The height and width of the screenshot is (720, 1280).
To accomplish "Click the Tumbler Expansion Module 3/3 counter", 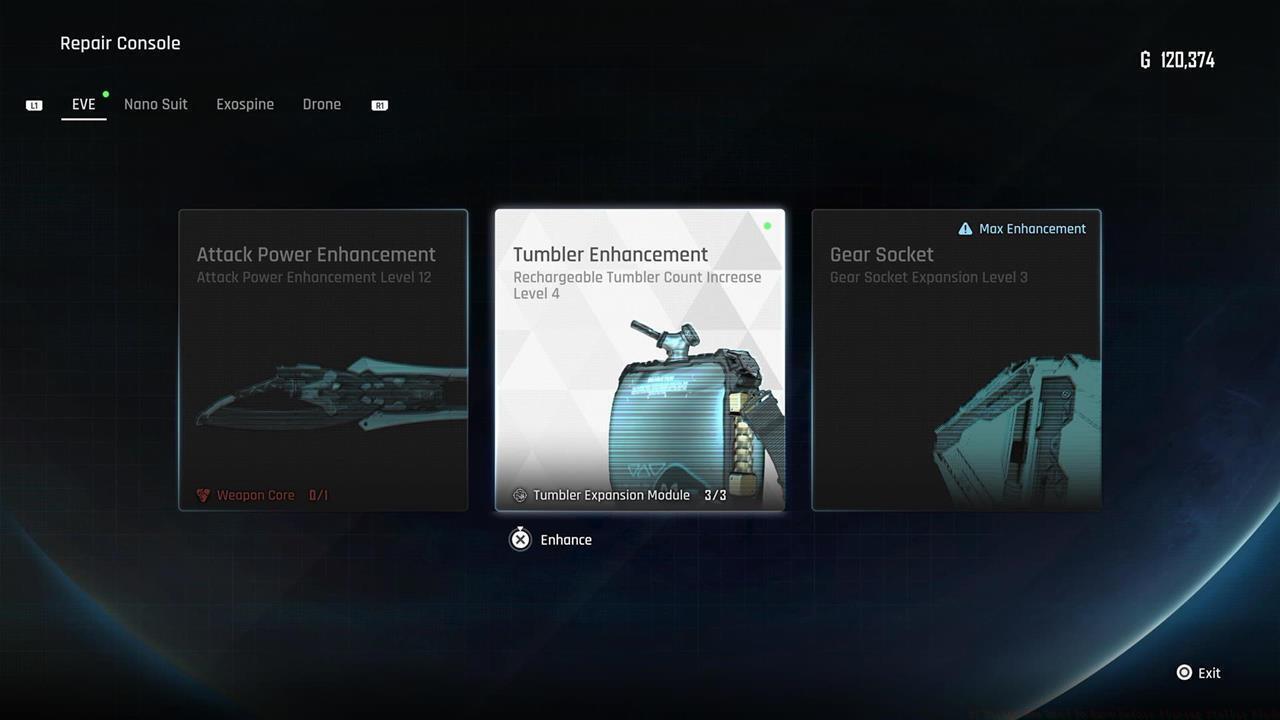I will (x=714, y=494).
